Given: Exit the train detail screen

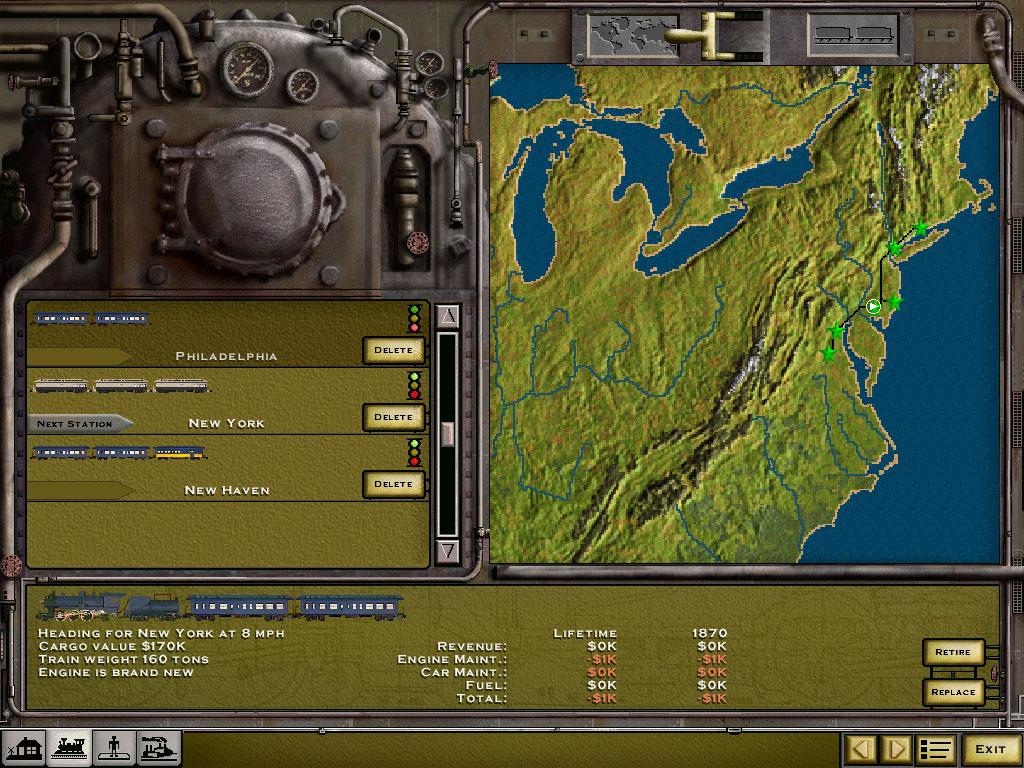Looking at the screenshot, I should (x=990, y=749).
